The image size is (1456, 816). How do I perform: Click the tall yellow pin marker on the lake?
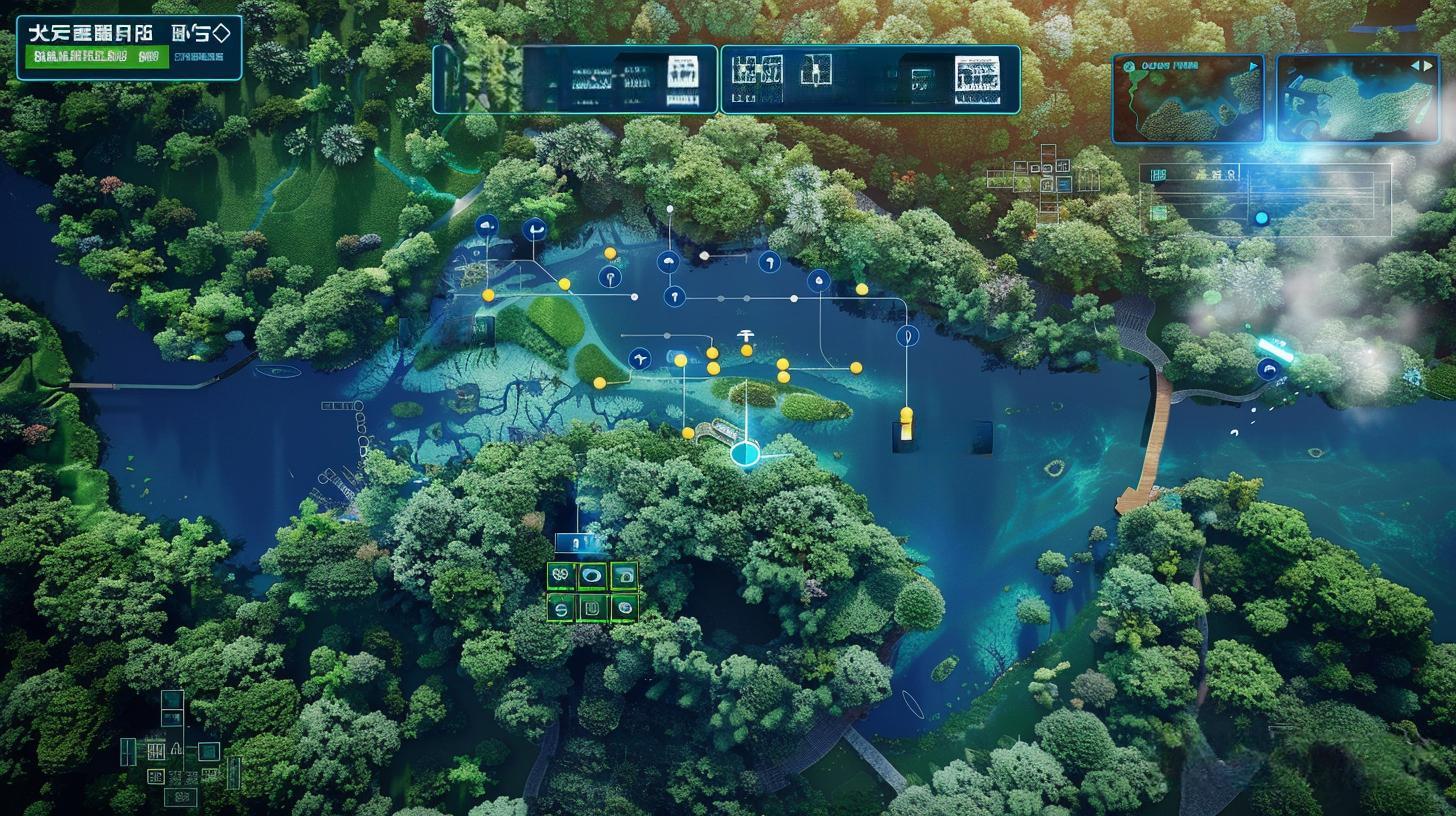click(906, 423)
